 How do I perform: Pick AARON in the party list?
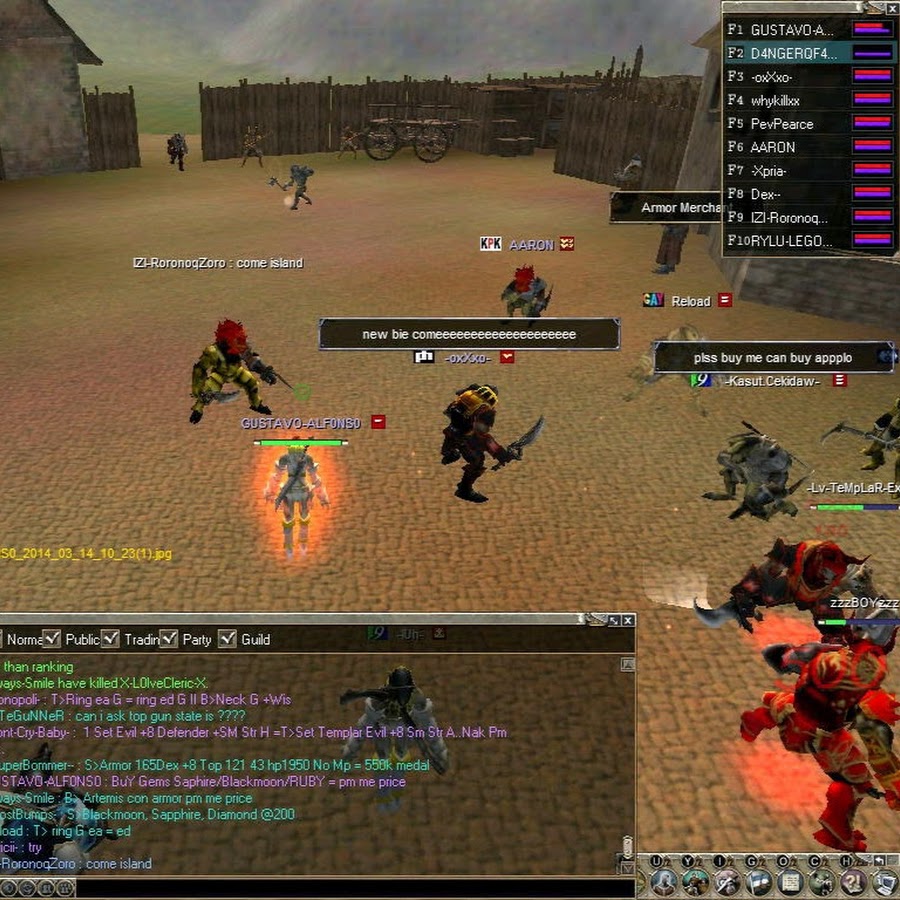click(x=773, y=147)
